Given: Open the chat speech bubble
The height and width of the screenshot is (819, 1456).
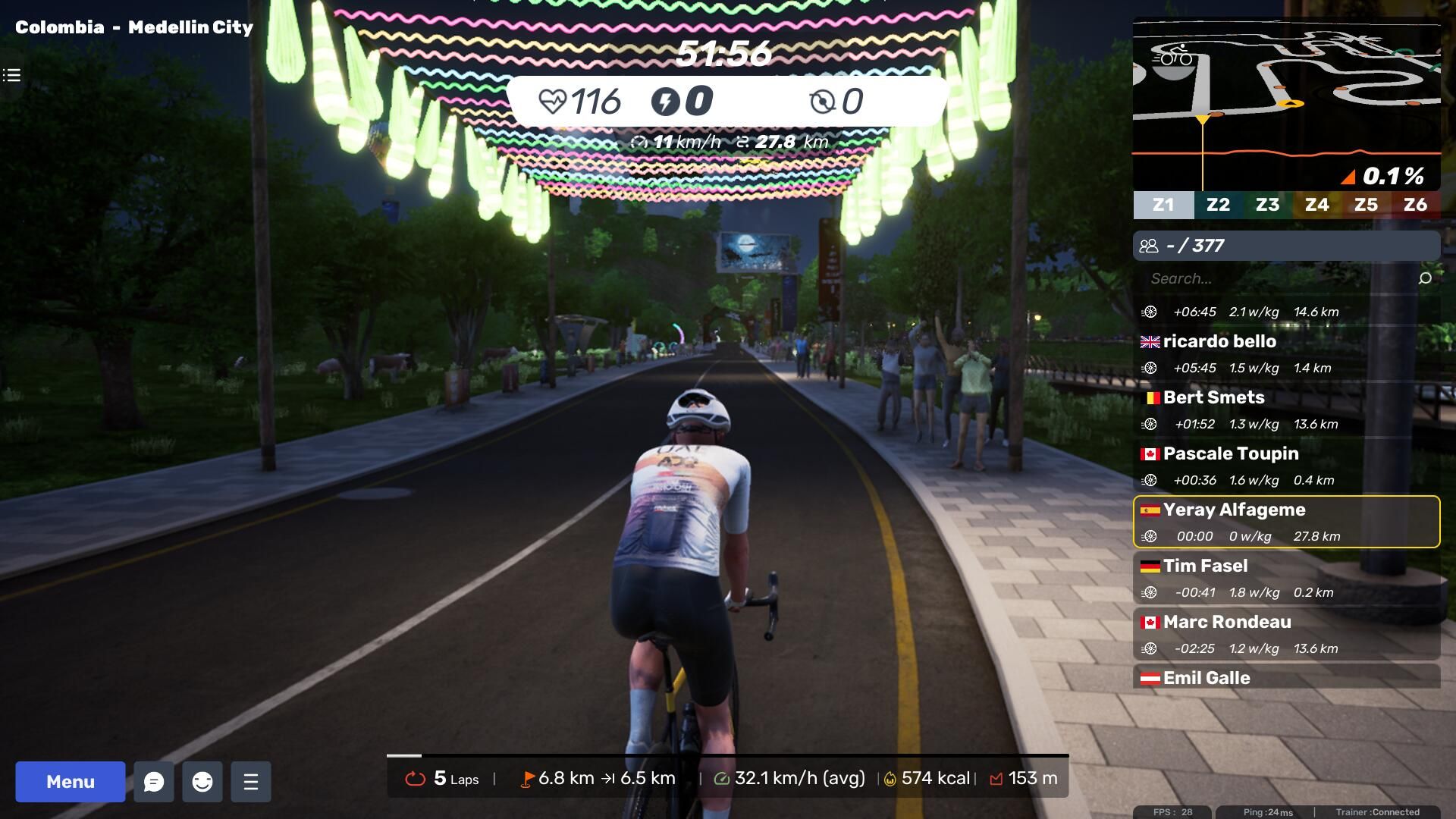Looking at the screenshot, I should [x=154, y=781].
